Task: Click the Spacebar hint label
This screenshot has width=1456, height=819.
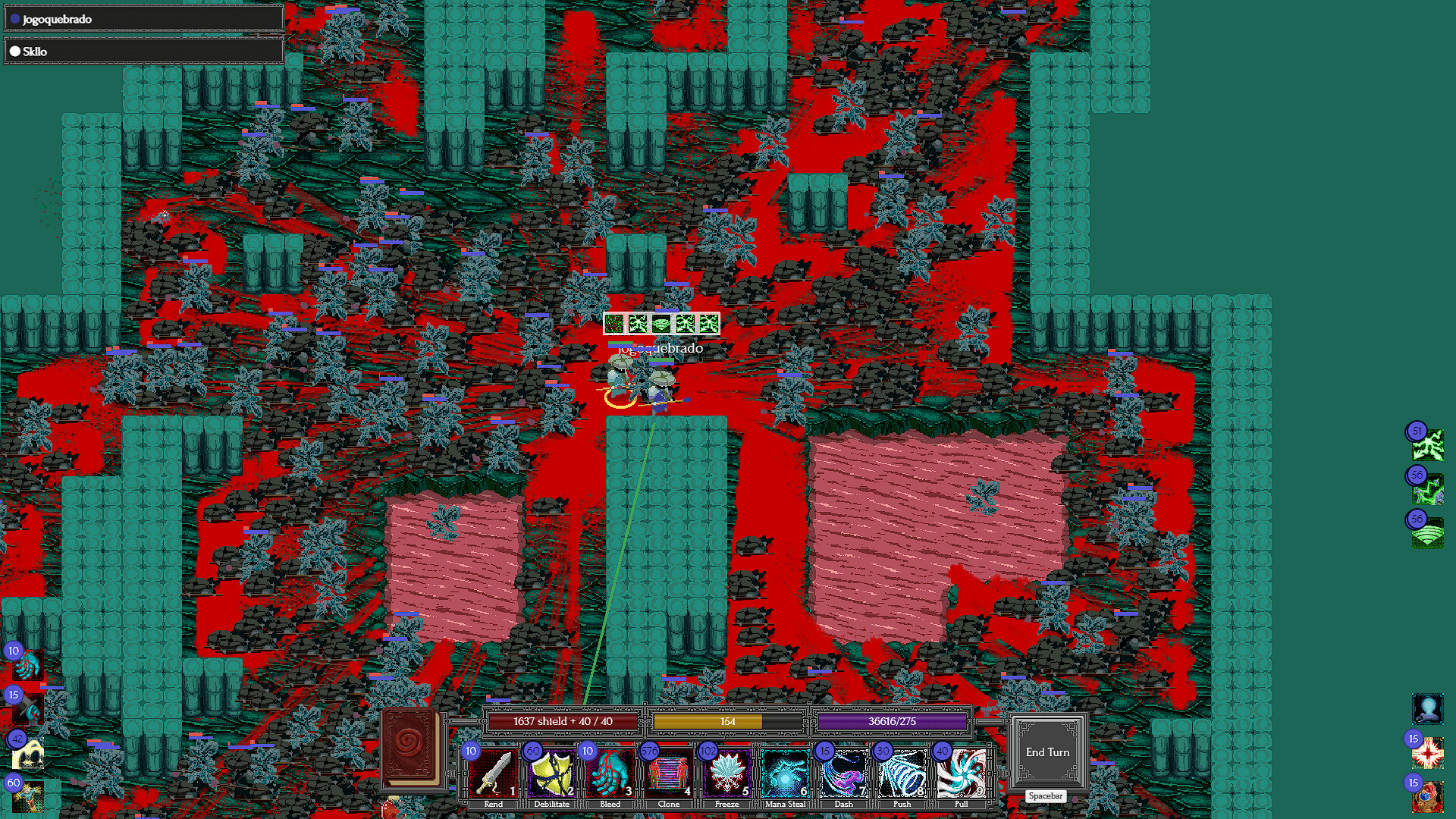Action: [x=1045, y=796]
